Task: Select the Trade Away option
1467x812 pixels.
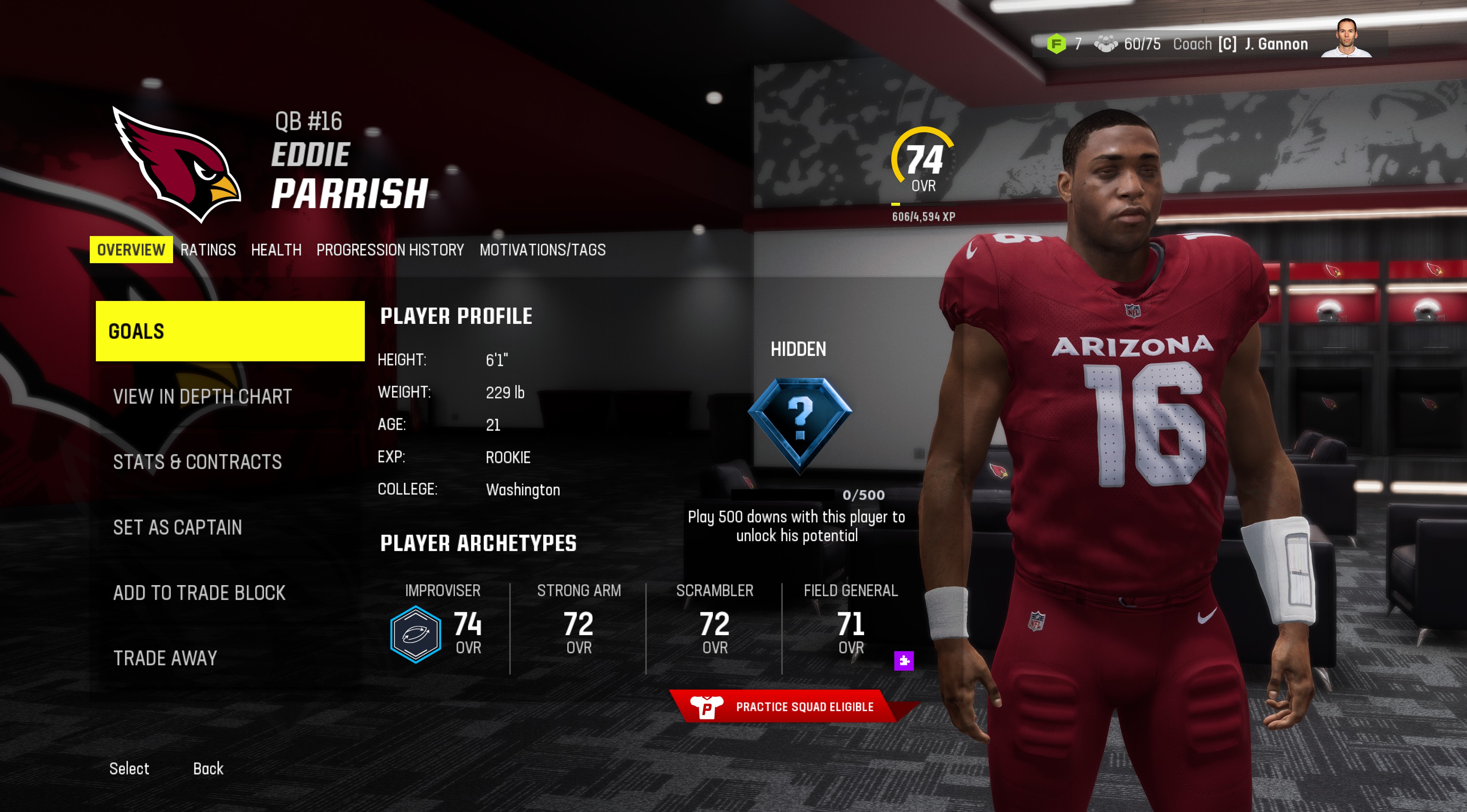Action: coord(165,658)
